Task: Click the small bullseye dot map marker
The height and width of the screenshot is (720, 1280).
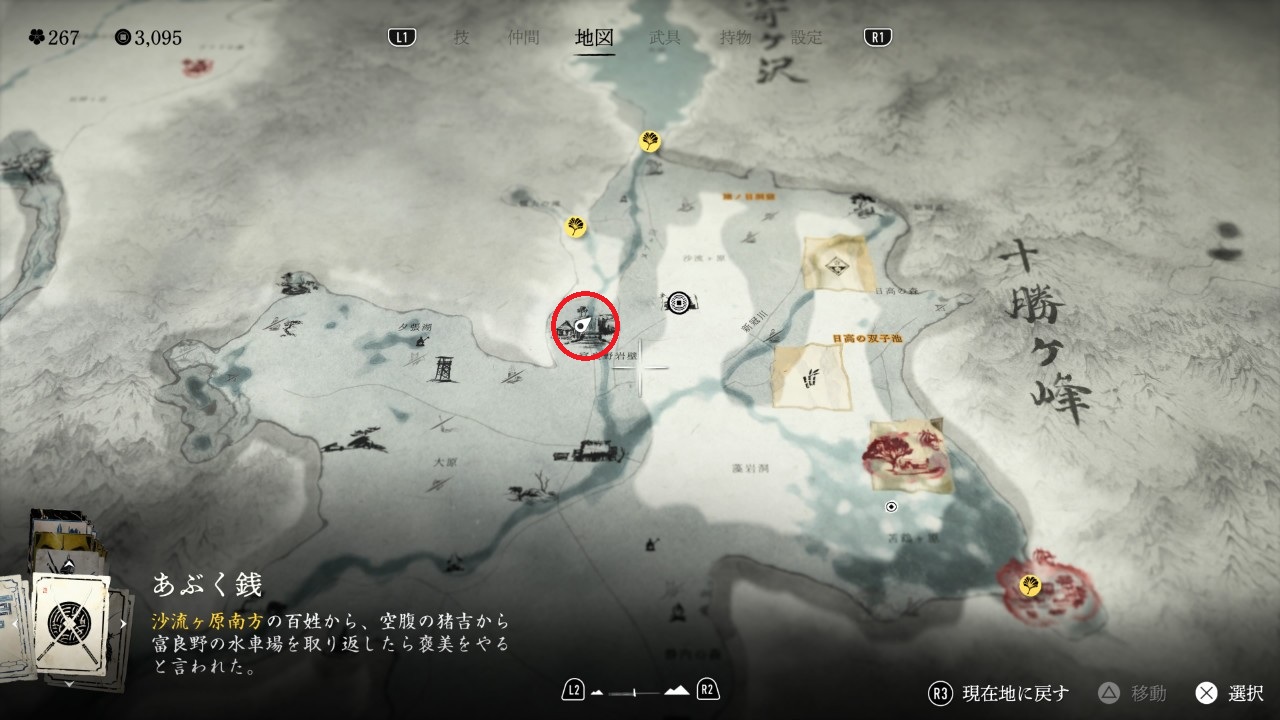Action: [x=892, y=507]
